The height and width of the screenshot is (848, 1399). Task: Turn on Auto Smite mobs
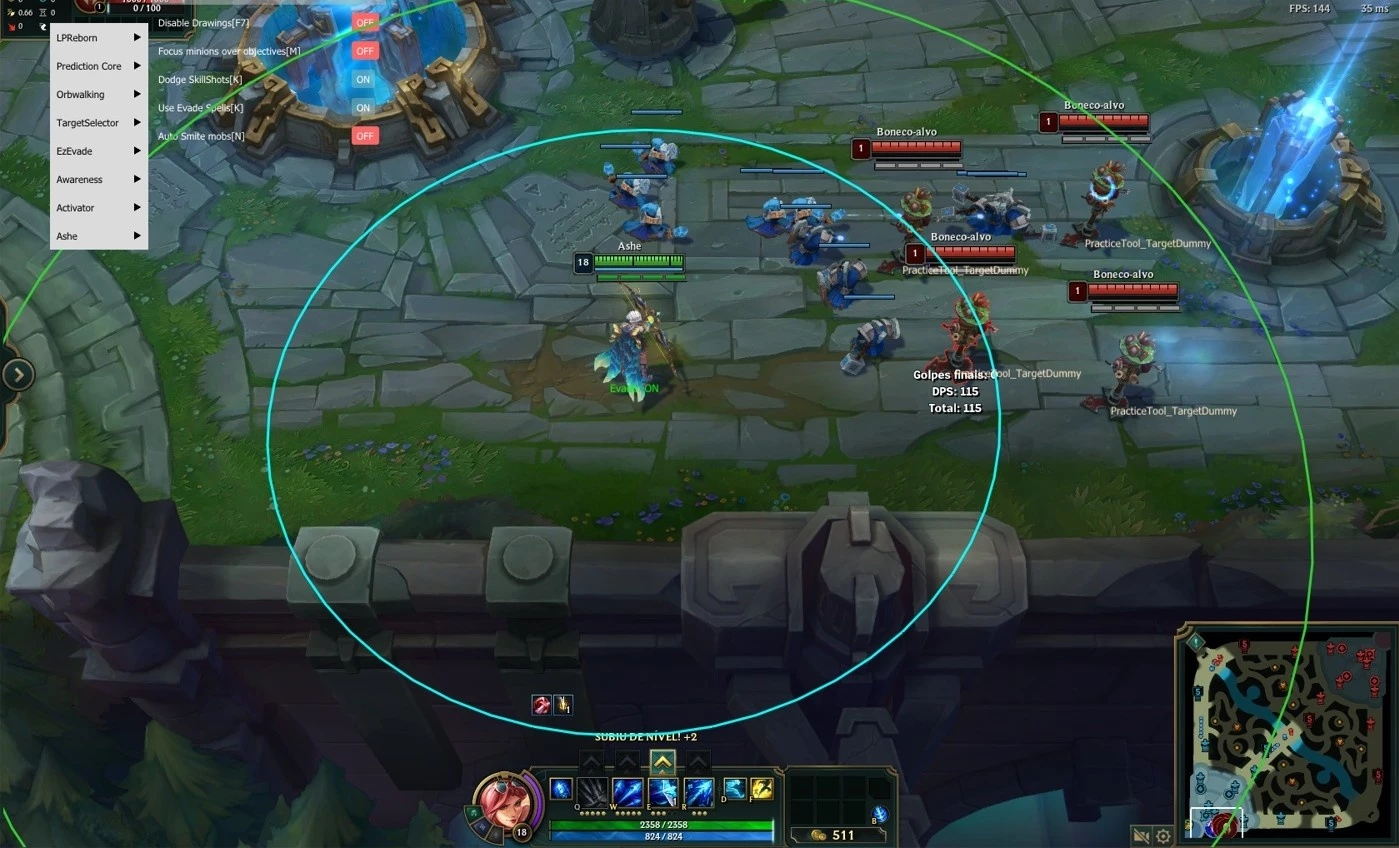364,134
